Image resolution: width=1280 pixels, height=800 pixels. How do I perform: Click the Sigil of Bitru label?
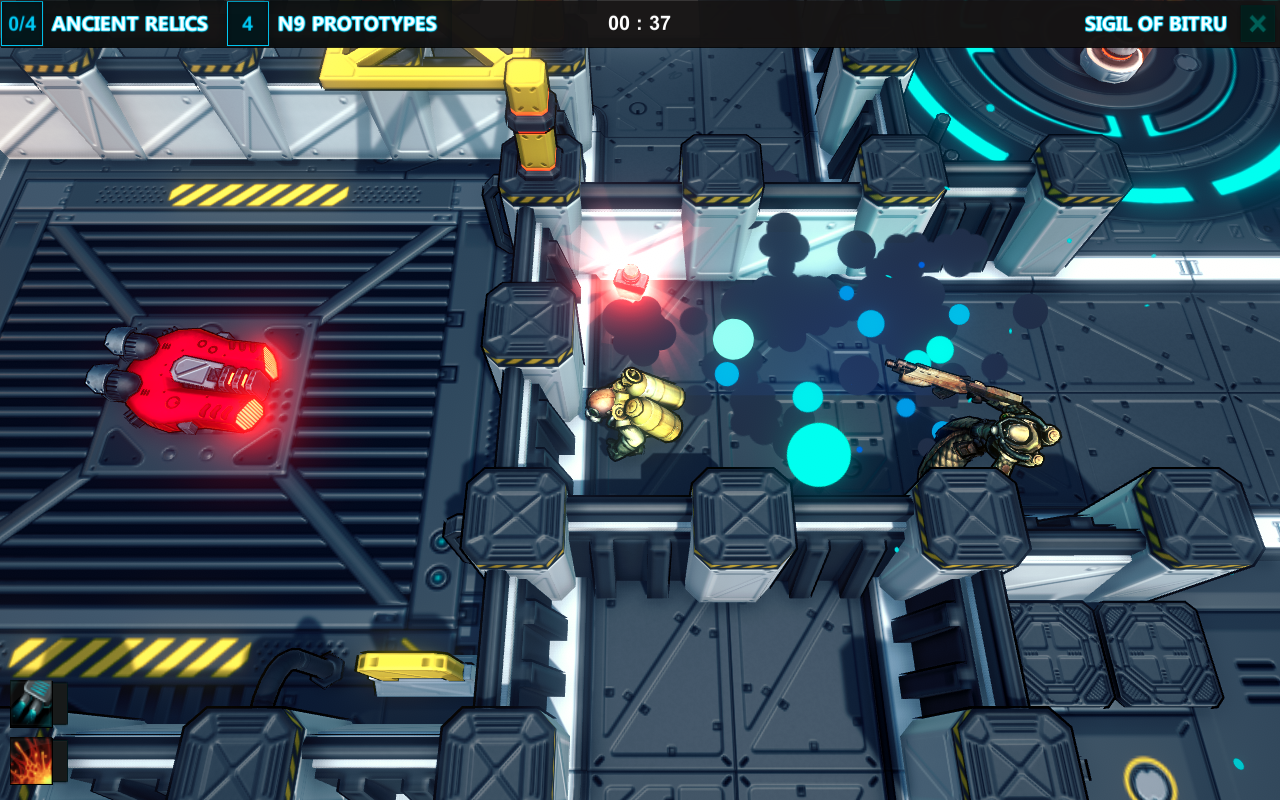pos(1155,24)
